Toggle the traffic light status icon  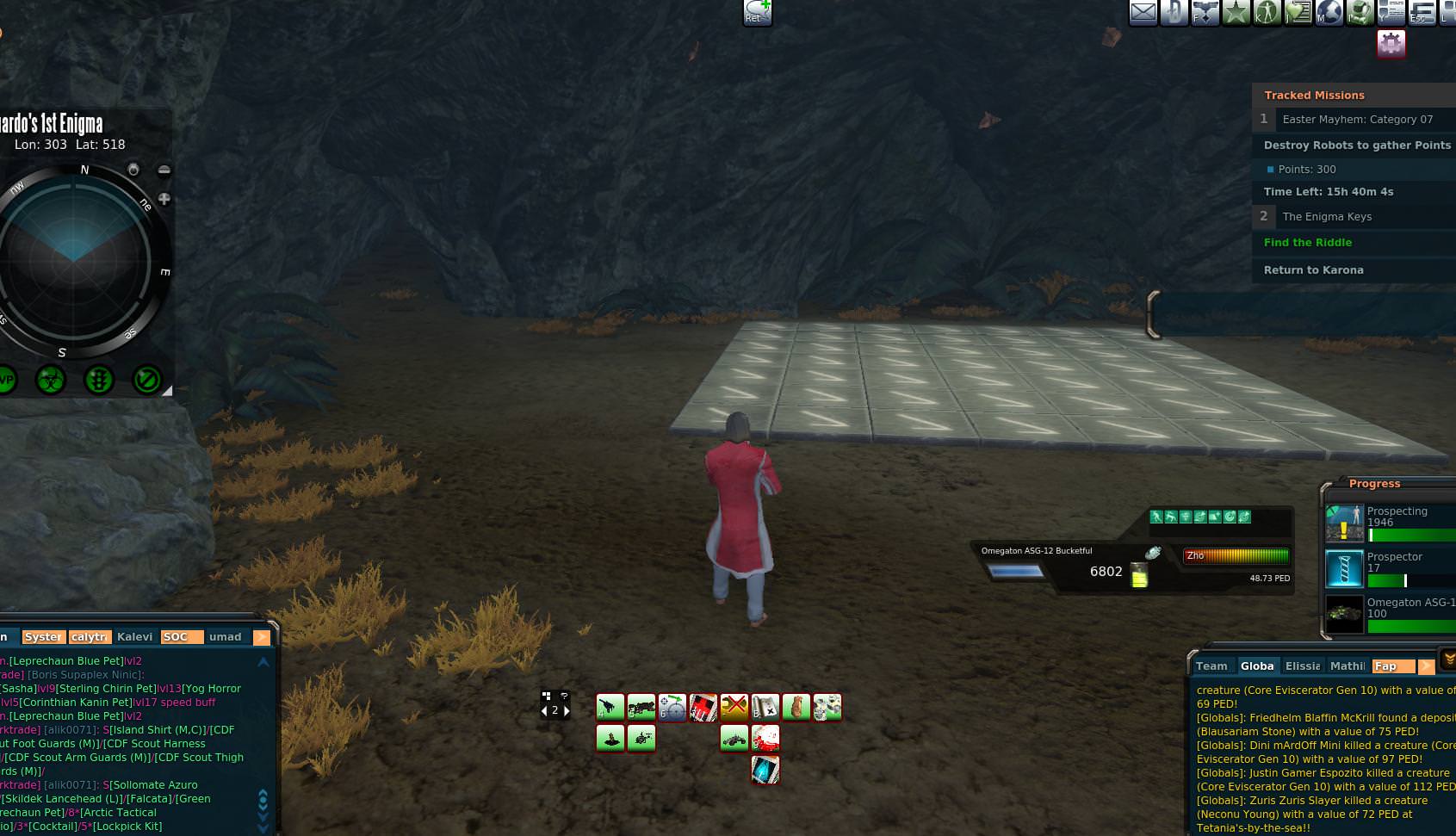click(x=99, y=379)
